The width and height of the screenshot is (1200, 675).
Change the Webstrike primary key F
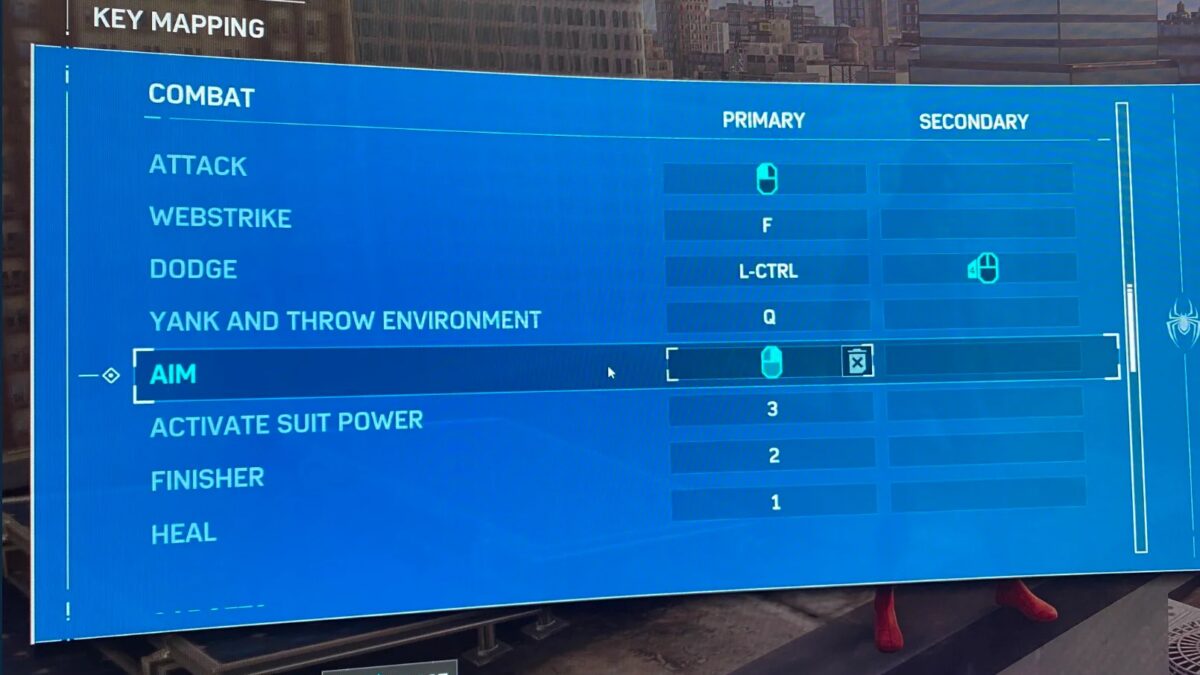pyautogui.click(x=767, y=225)
